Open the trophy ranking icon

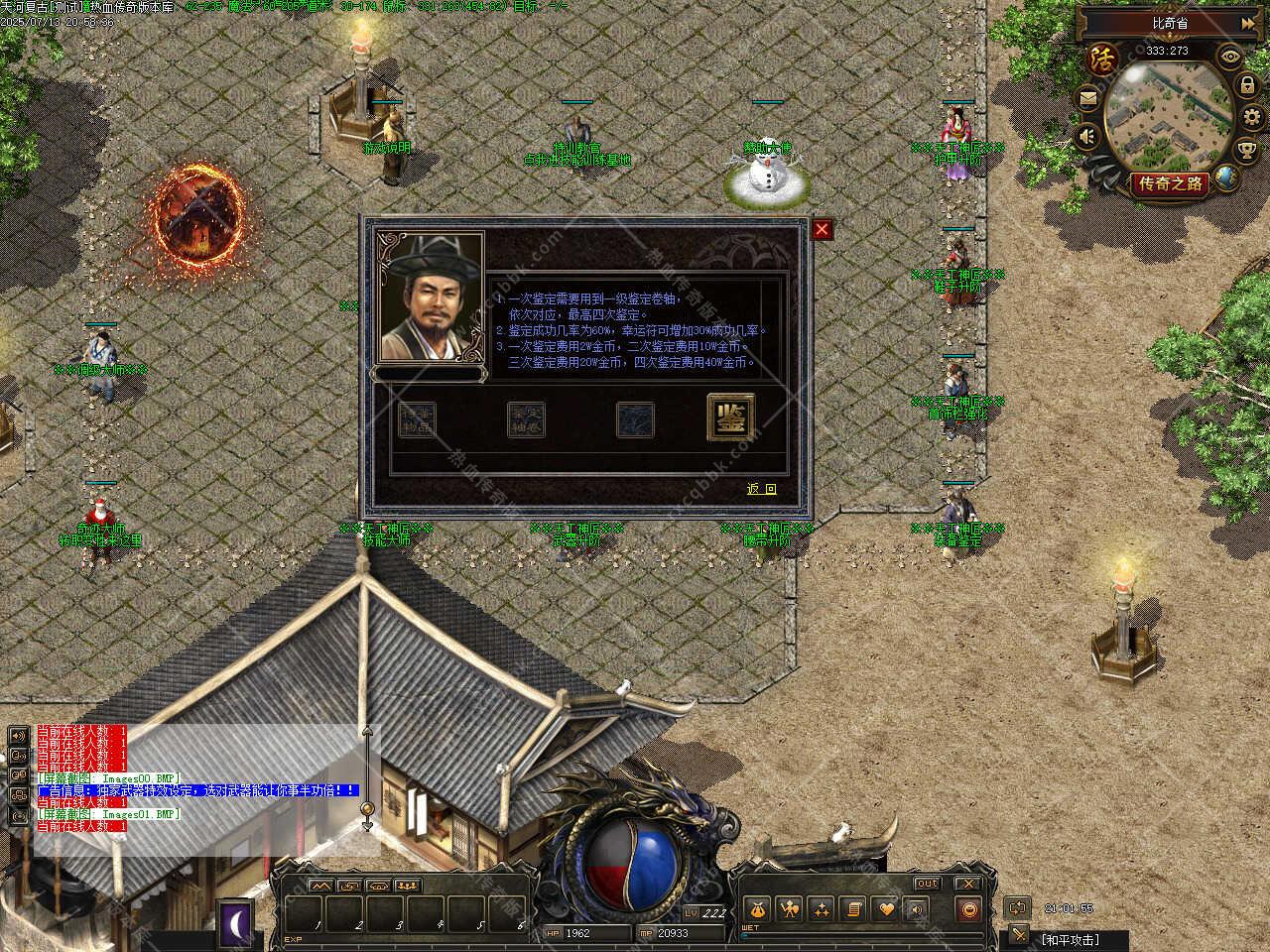coord(1248,151)
